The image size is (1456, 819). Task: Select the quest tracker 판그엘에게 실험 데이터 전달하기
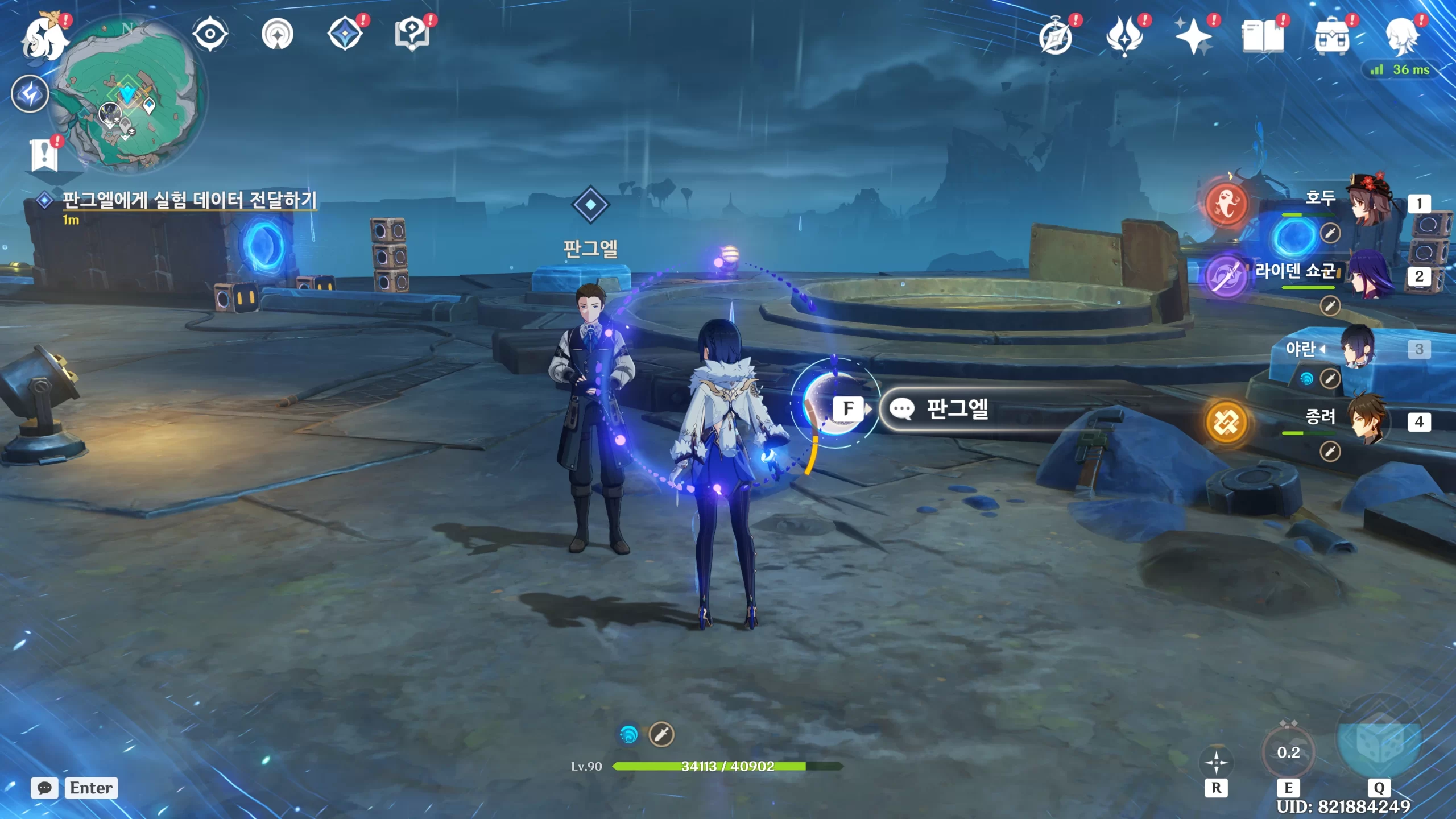click(189, 200)
